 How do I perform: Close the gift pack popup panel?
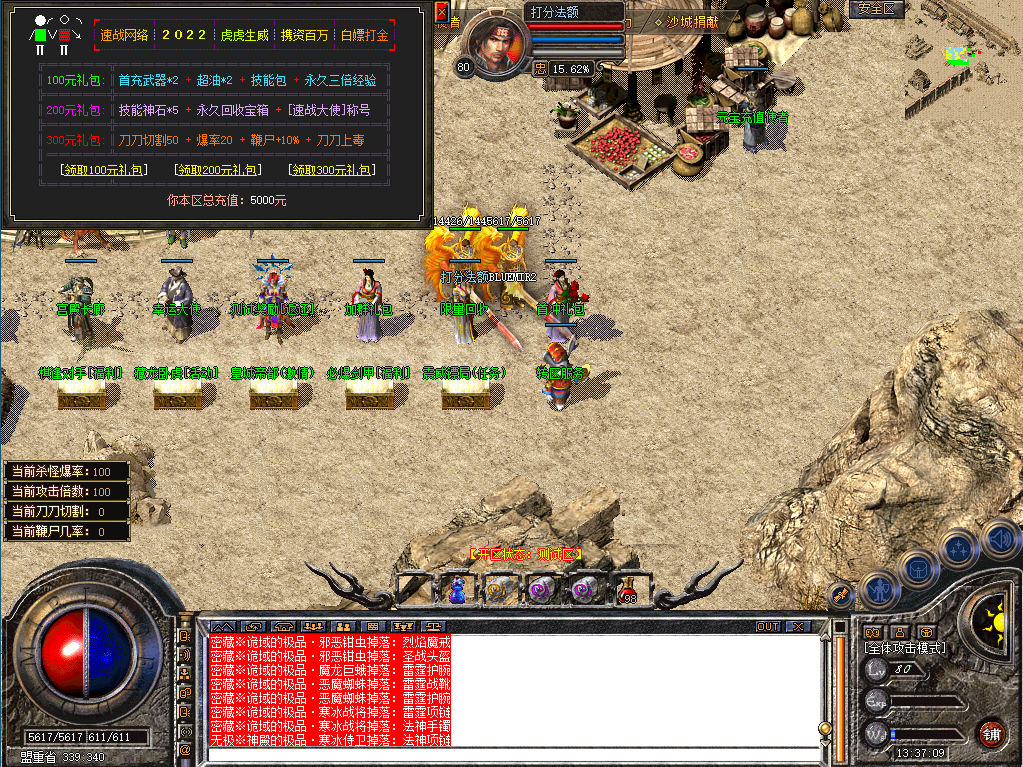click(442, 13)
